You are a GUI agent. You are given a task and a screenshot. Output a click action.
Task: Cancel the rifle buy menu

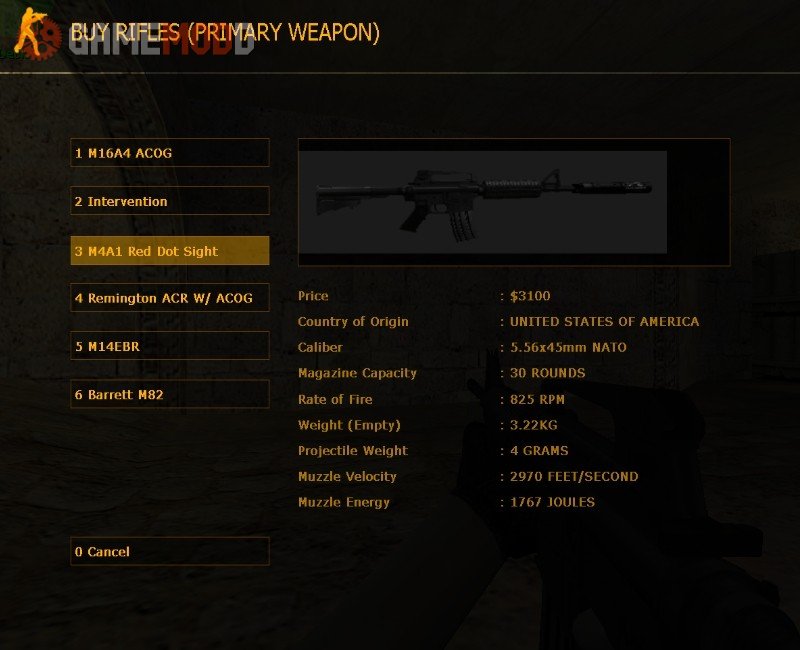click(x=170, y=551)
